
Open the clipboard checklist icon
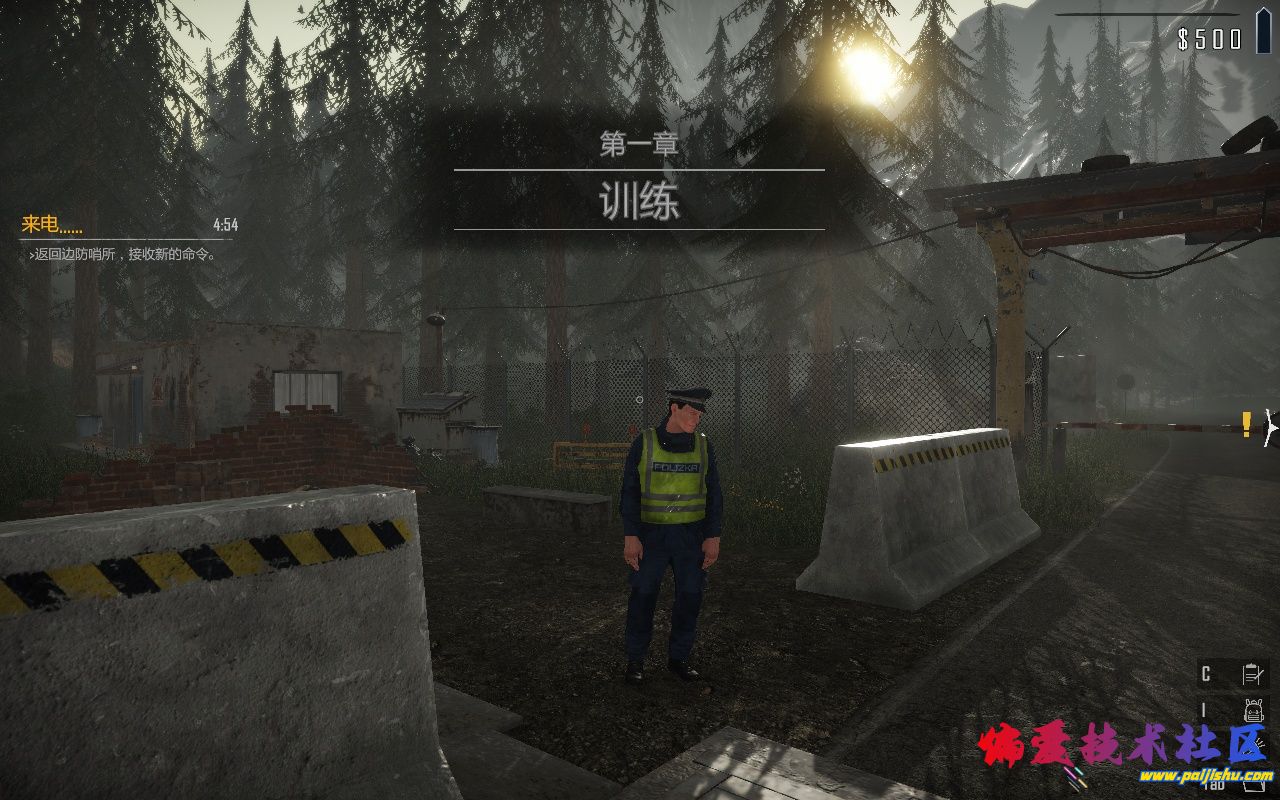(x=1250, y=674)
